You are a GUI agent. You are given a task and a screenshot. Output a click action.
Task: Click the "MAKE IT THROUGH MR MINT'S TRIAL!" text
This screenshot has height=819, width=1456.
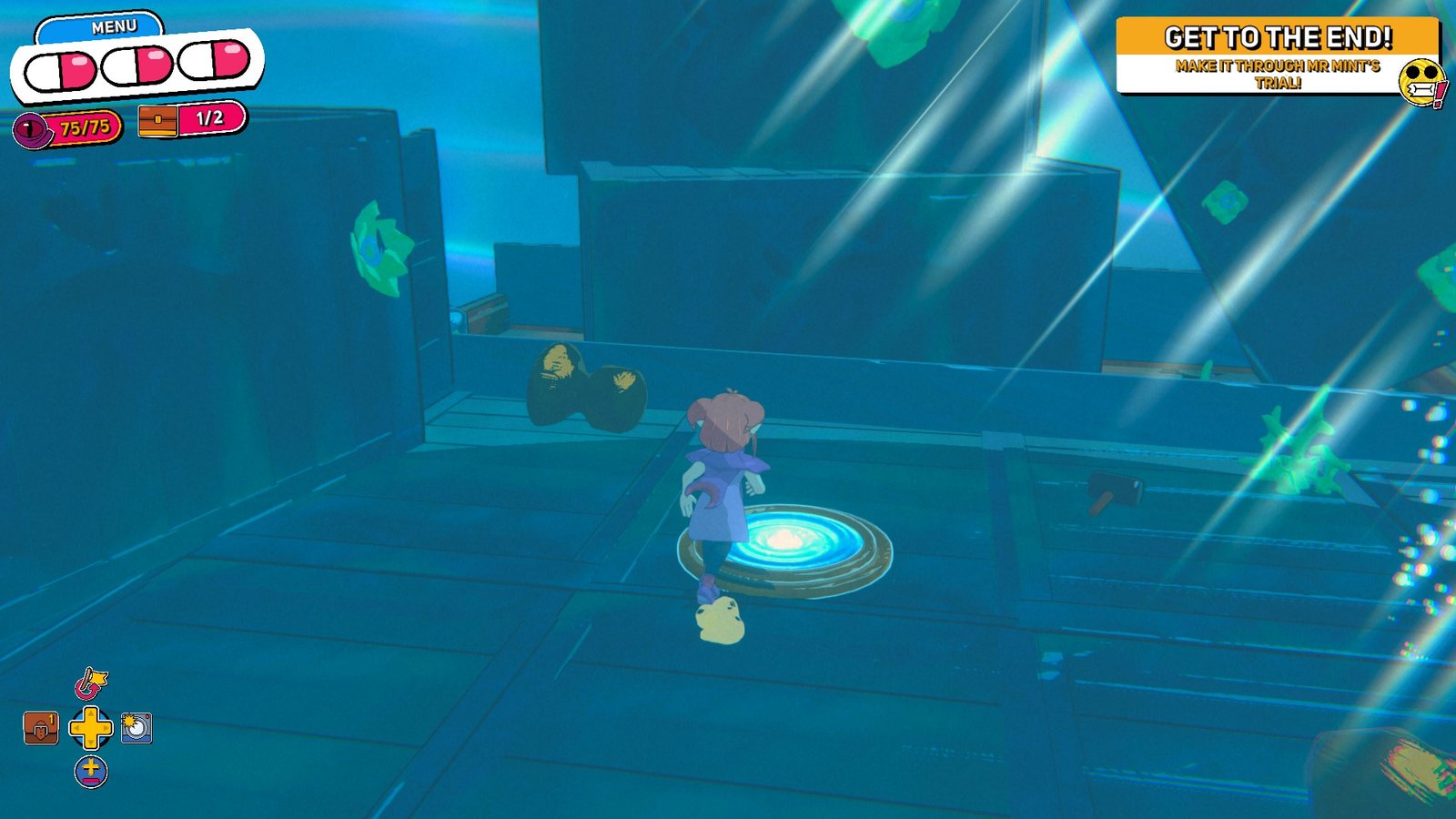1278,73
